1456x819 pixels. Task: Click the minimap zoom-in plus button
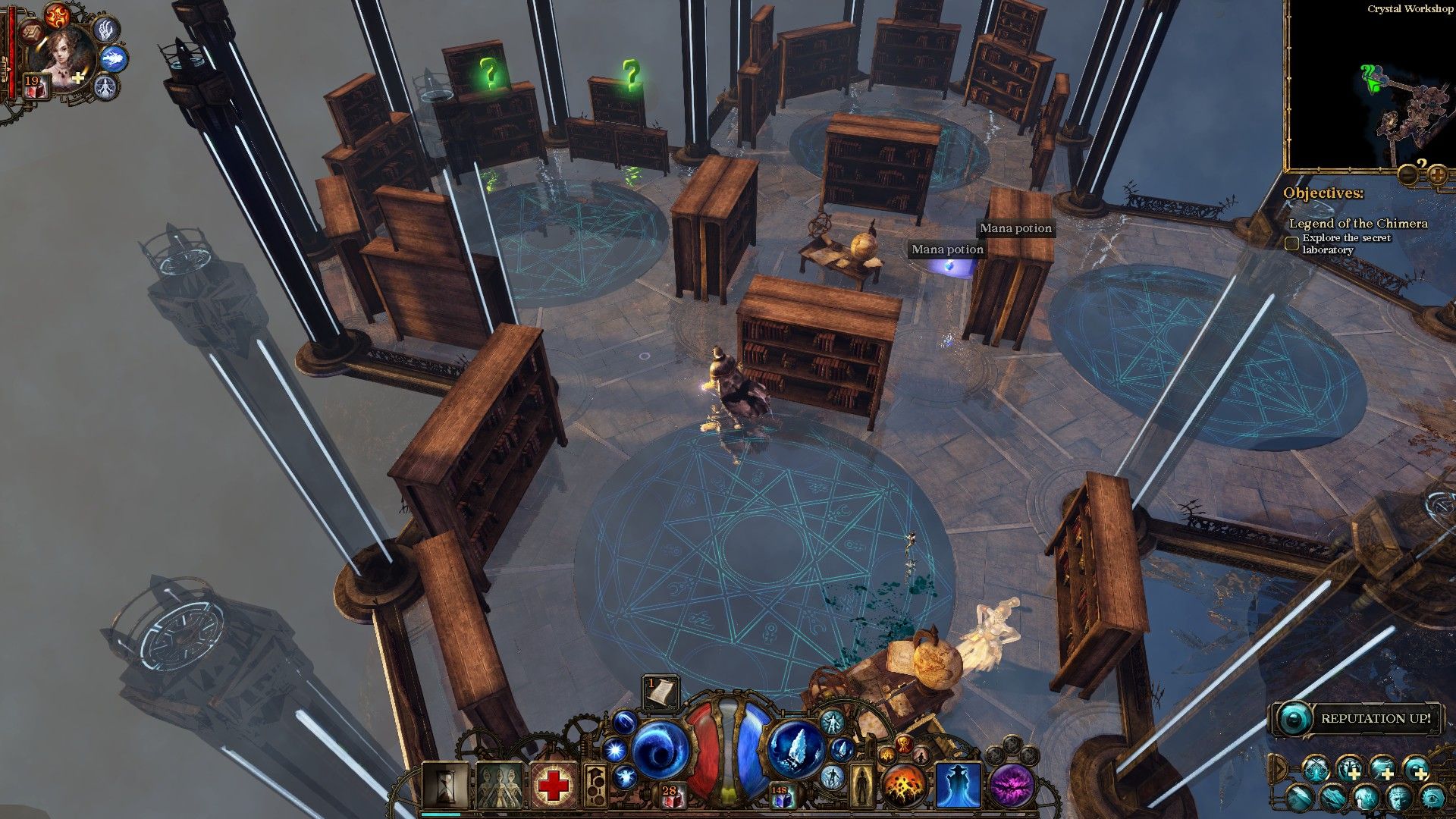tap(1437, 174)
